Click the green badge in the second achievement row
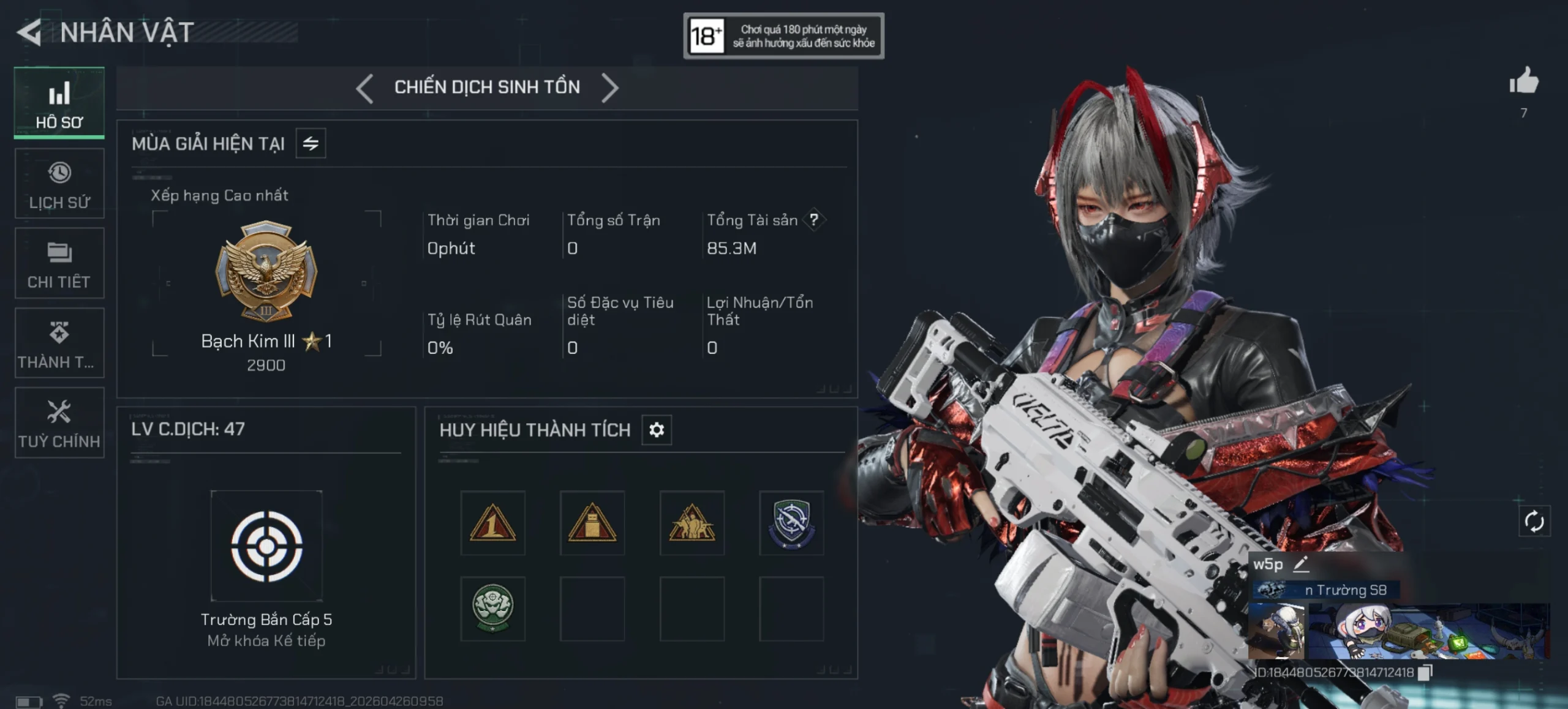The width and height of the screenshot is (1568, 709). (x=493, y=609)
